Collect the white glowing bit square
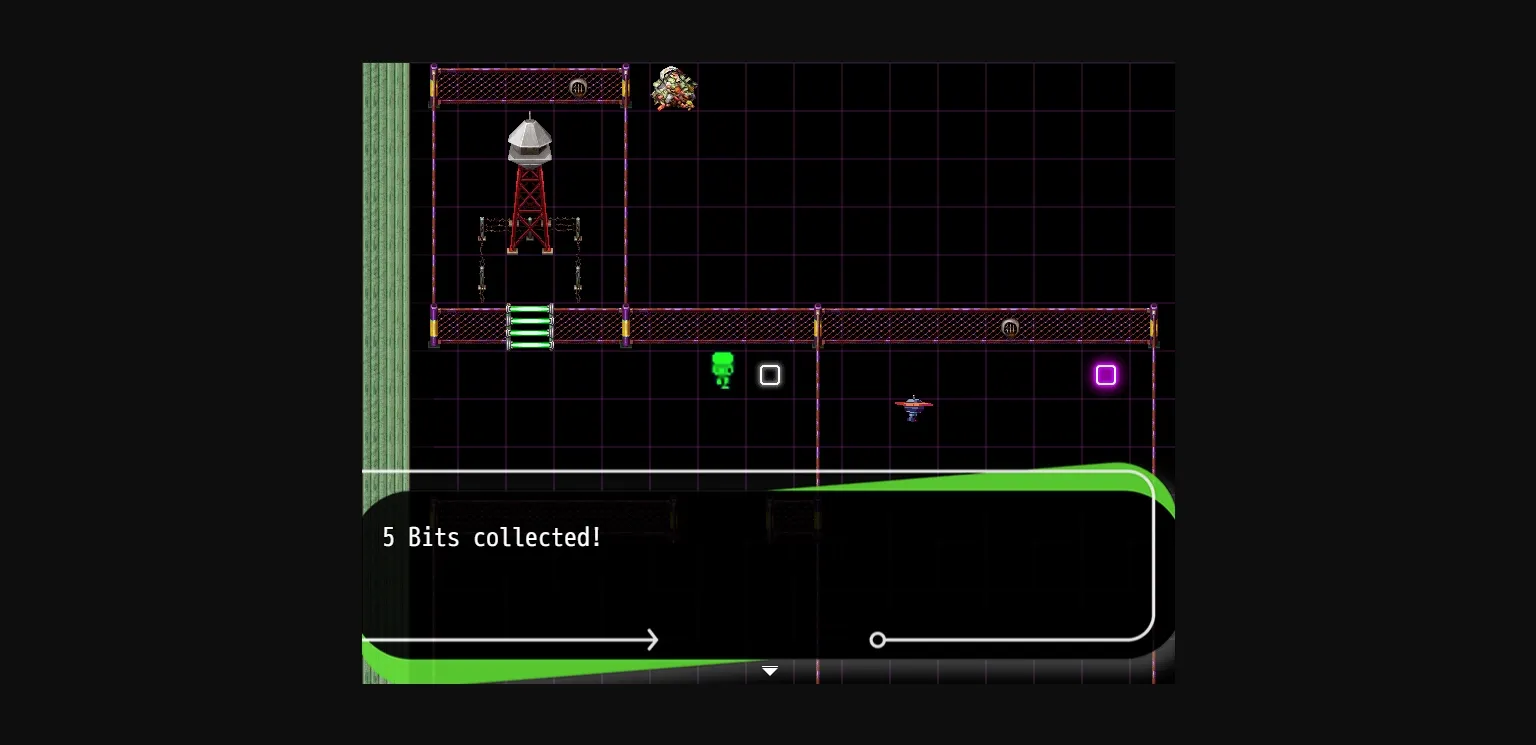 pos(770,375)
